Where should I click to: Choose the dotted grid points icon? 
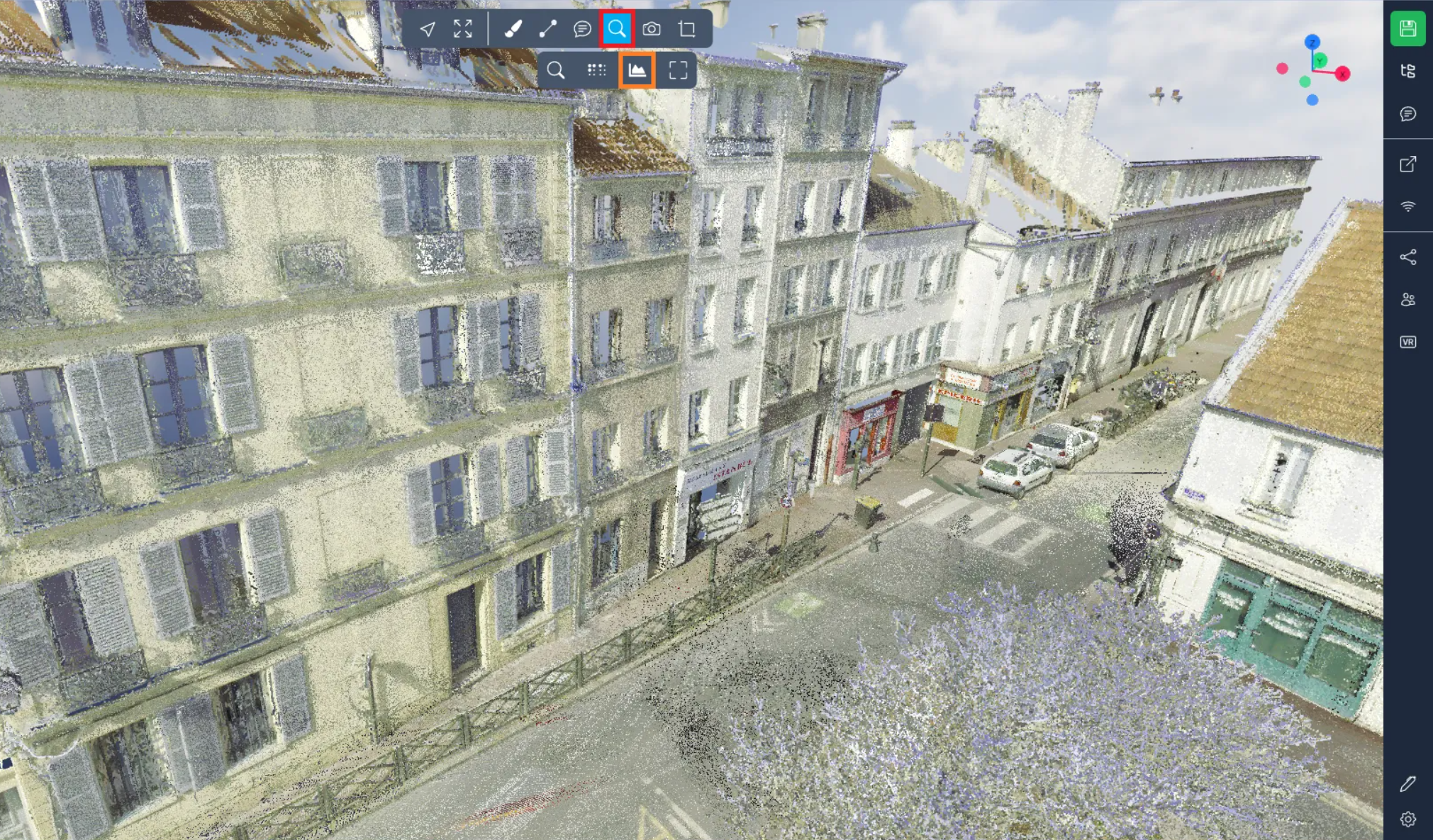(596, 70)
